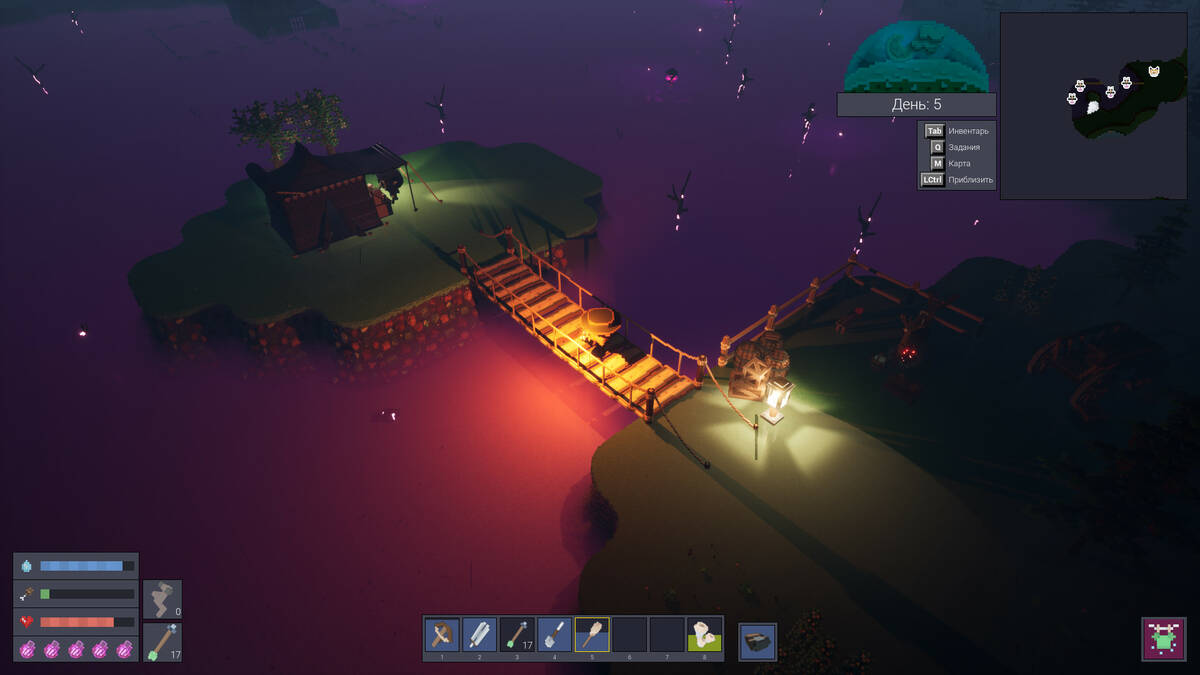Open the chest icon beside the hotbar
This screenshot has height=675, width=1200.
[x=758, y=642]
